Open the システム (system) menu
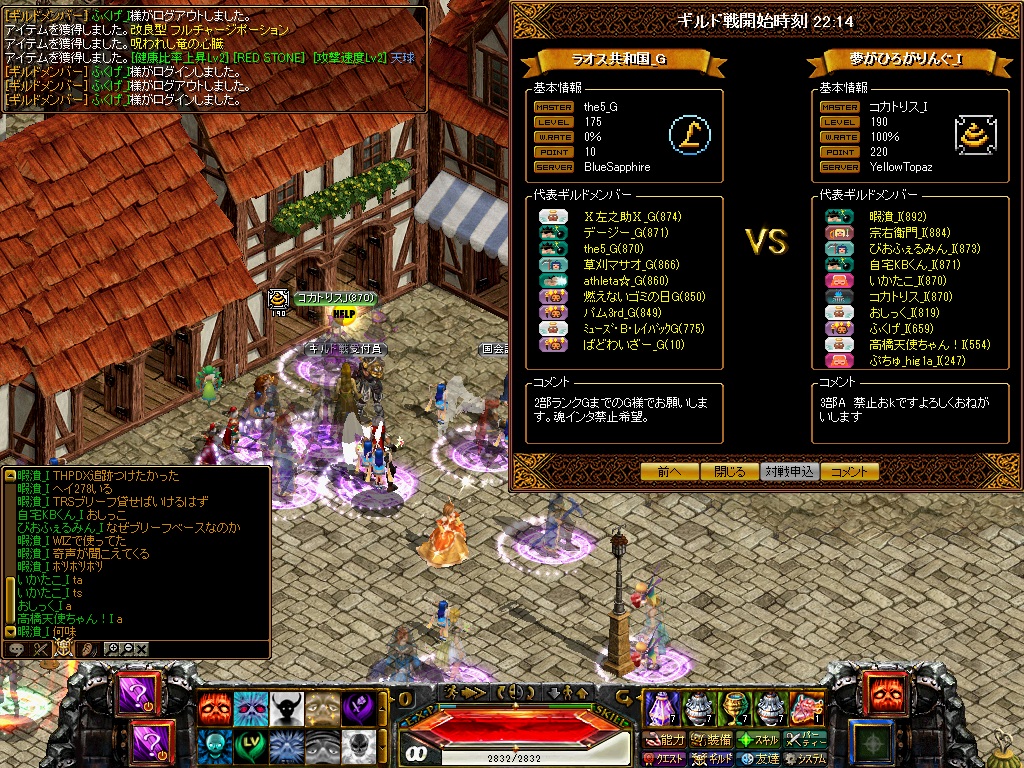 pyautogui.click(x=806, y=759)
